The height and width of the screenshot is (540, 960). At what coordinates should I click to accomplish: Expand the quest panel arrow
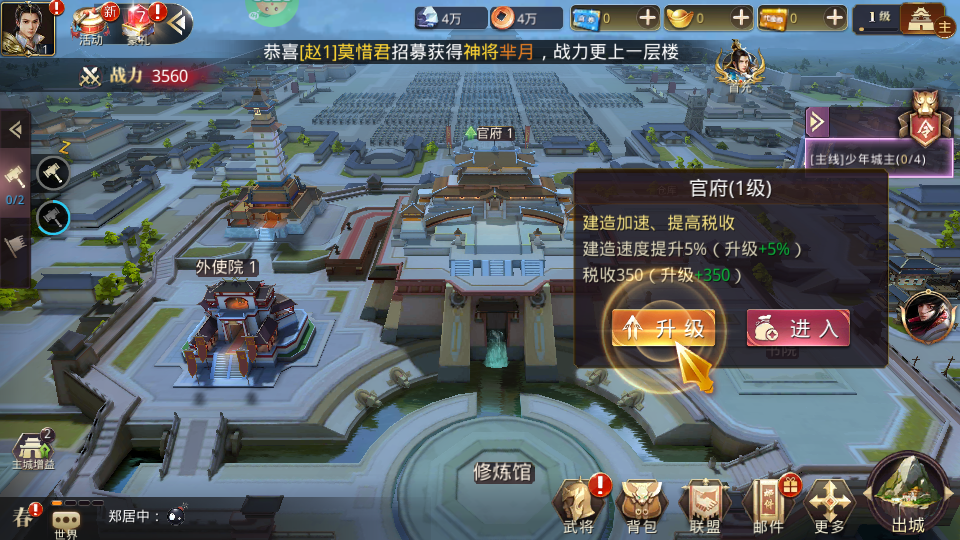(818, 122)
